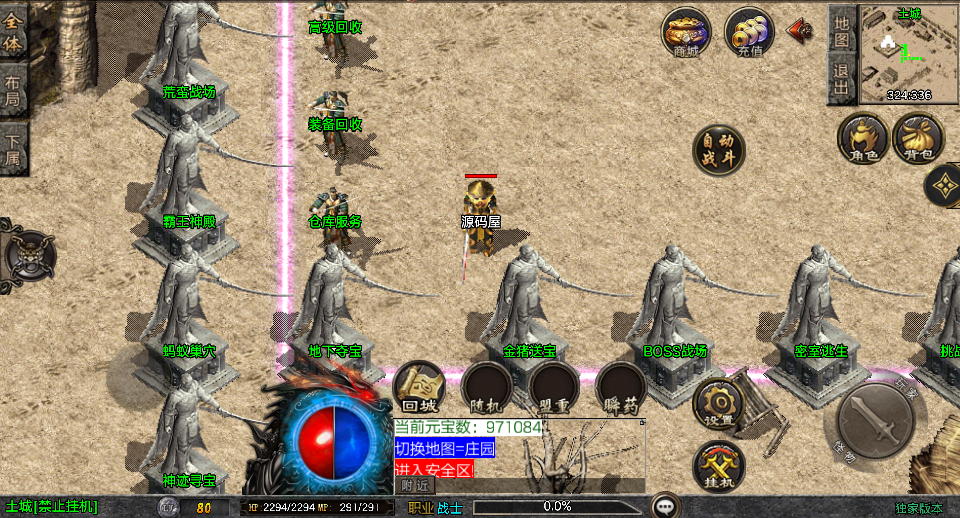Open the 角色 character sheet
Image resolution: width=960 pixels, height=518 pixels.
point(863,139)
